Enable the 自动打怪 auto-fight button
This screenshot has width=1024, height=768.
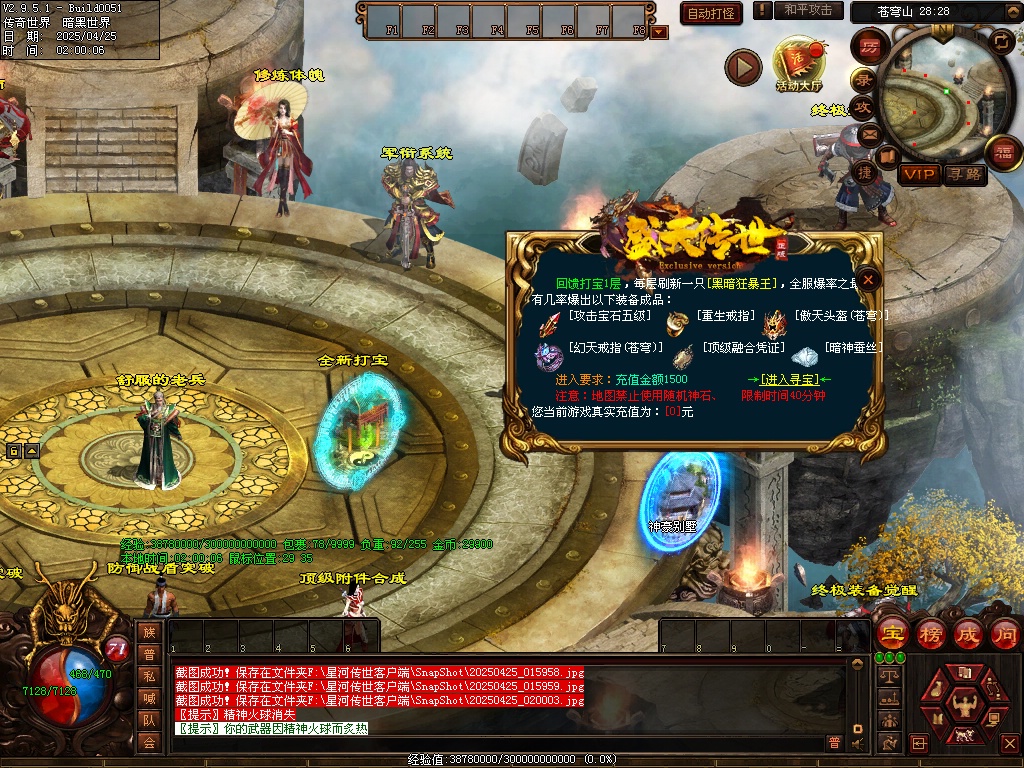(x=711, y=13)
